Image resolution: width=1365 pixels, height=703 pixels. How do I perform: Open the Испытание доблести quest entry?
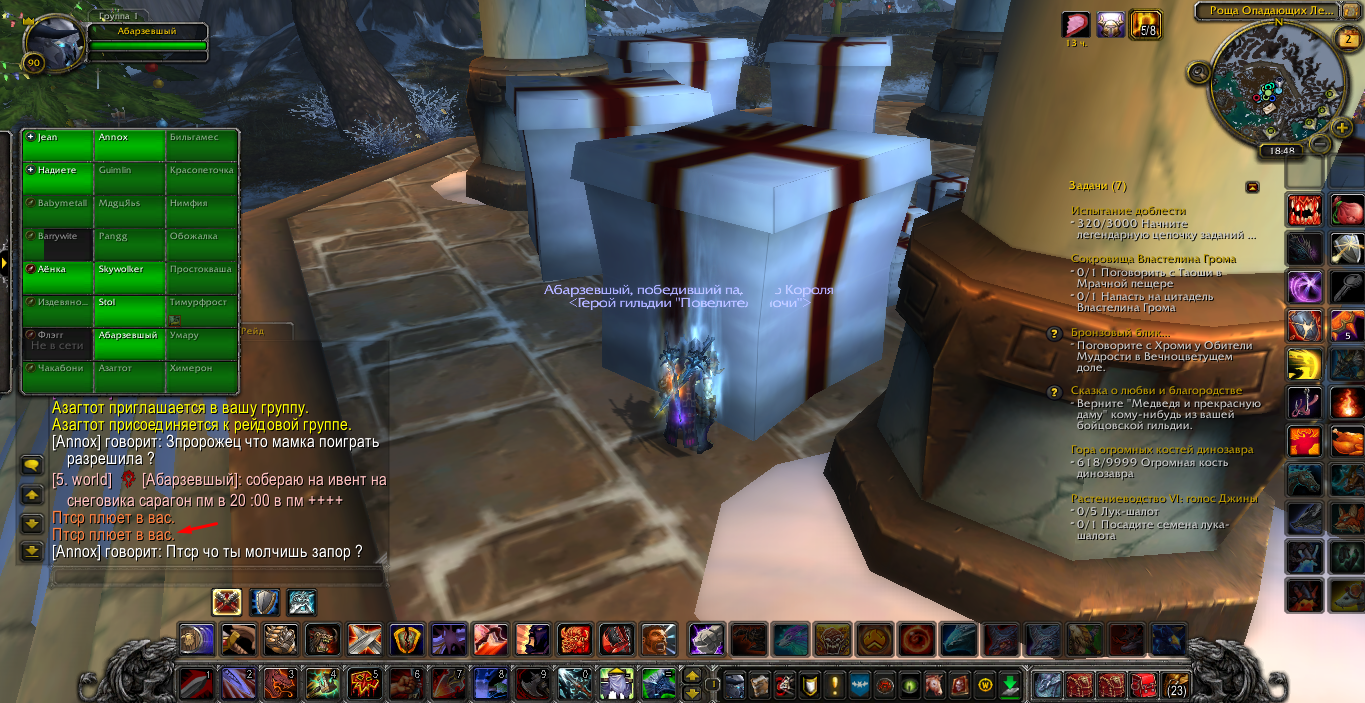click(x=1128, y=211)
